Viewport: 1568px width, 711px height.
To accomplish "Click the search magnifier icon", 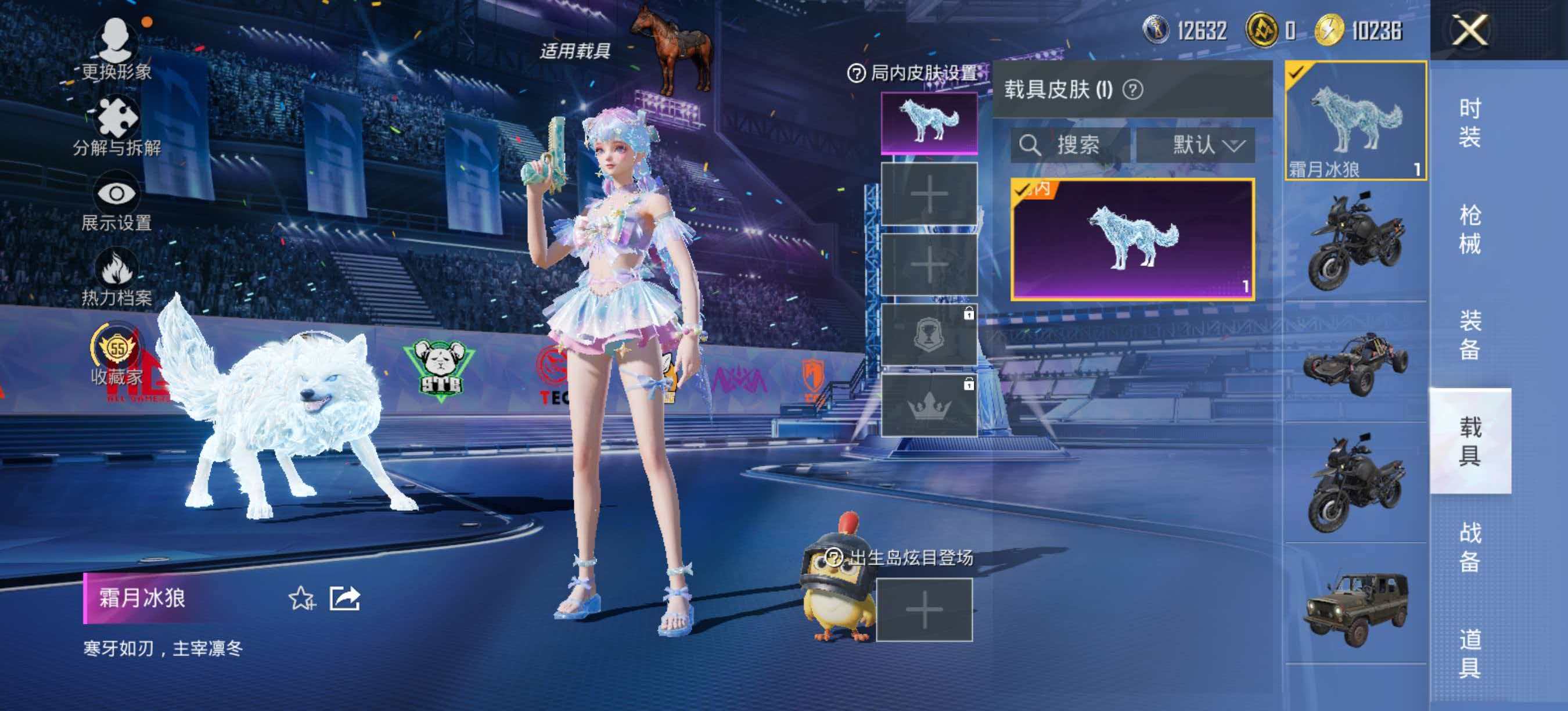I will click(1030, 145).
